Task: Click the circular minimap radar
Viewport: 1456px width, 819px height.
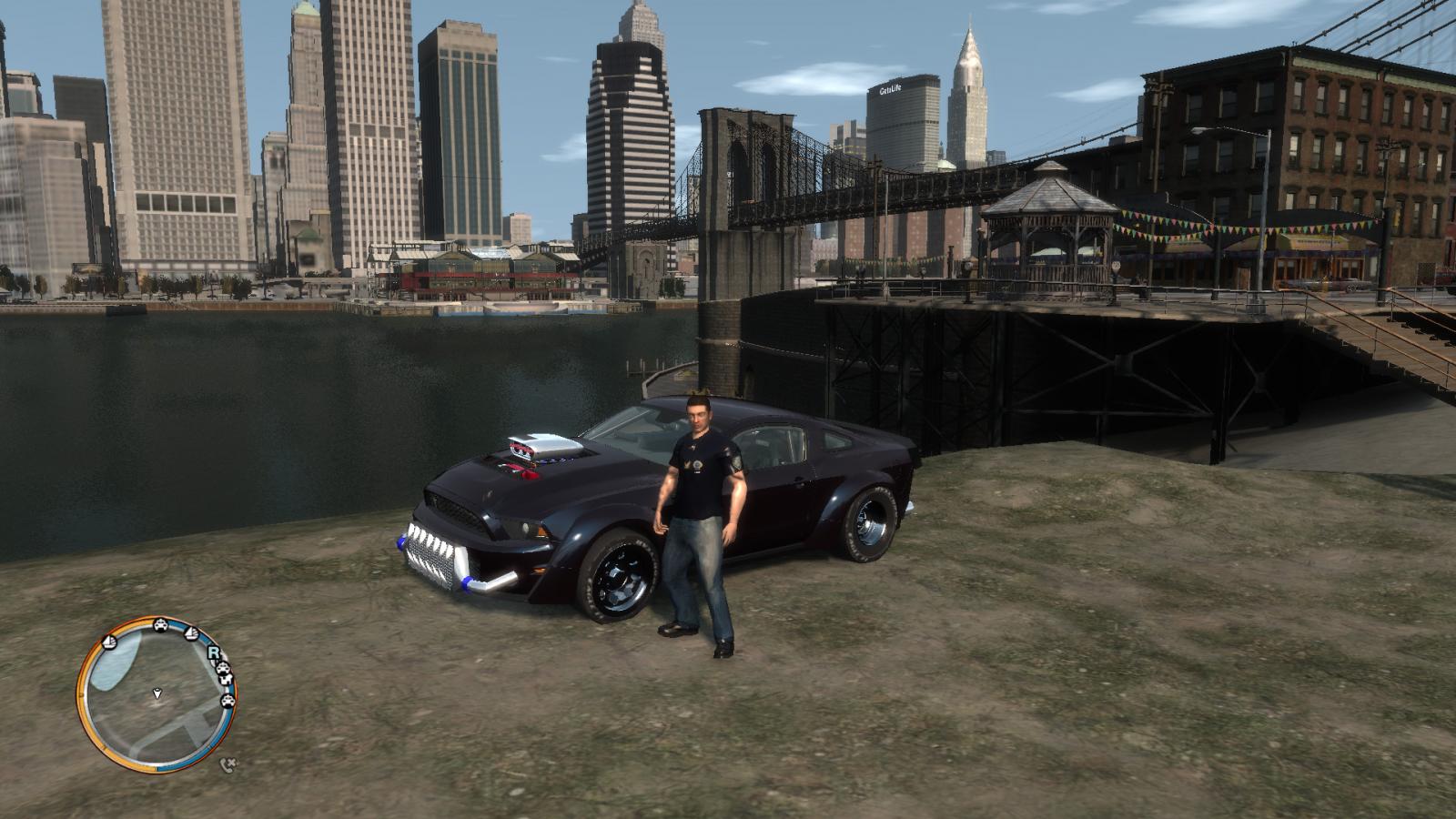Action: 157,694
